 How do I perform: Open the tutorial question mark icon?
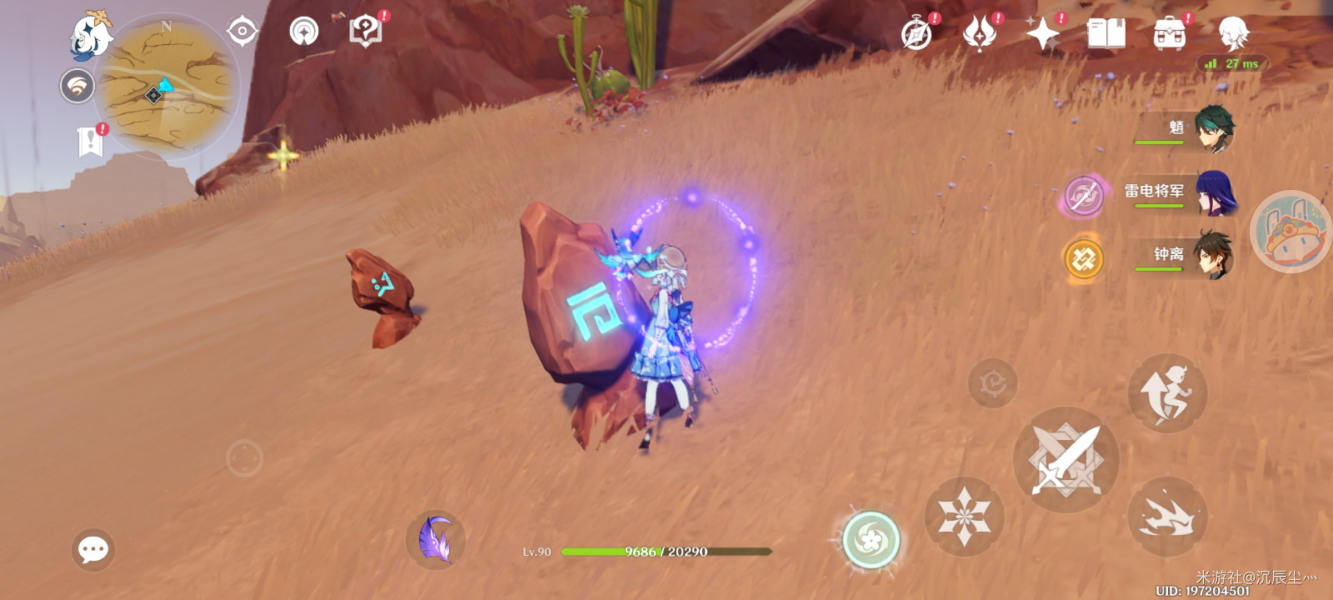click(365, 31)
